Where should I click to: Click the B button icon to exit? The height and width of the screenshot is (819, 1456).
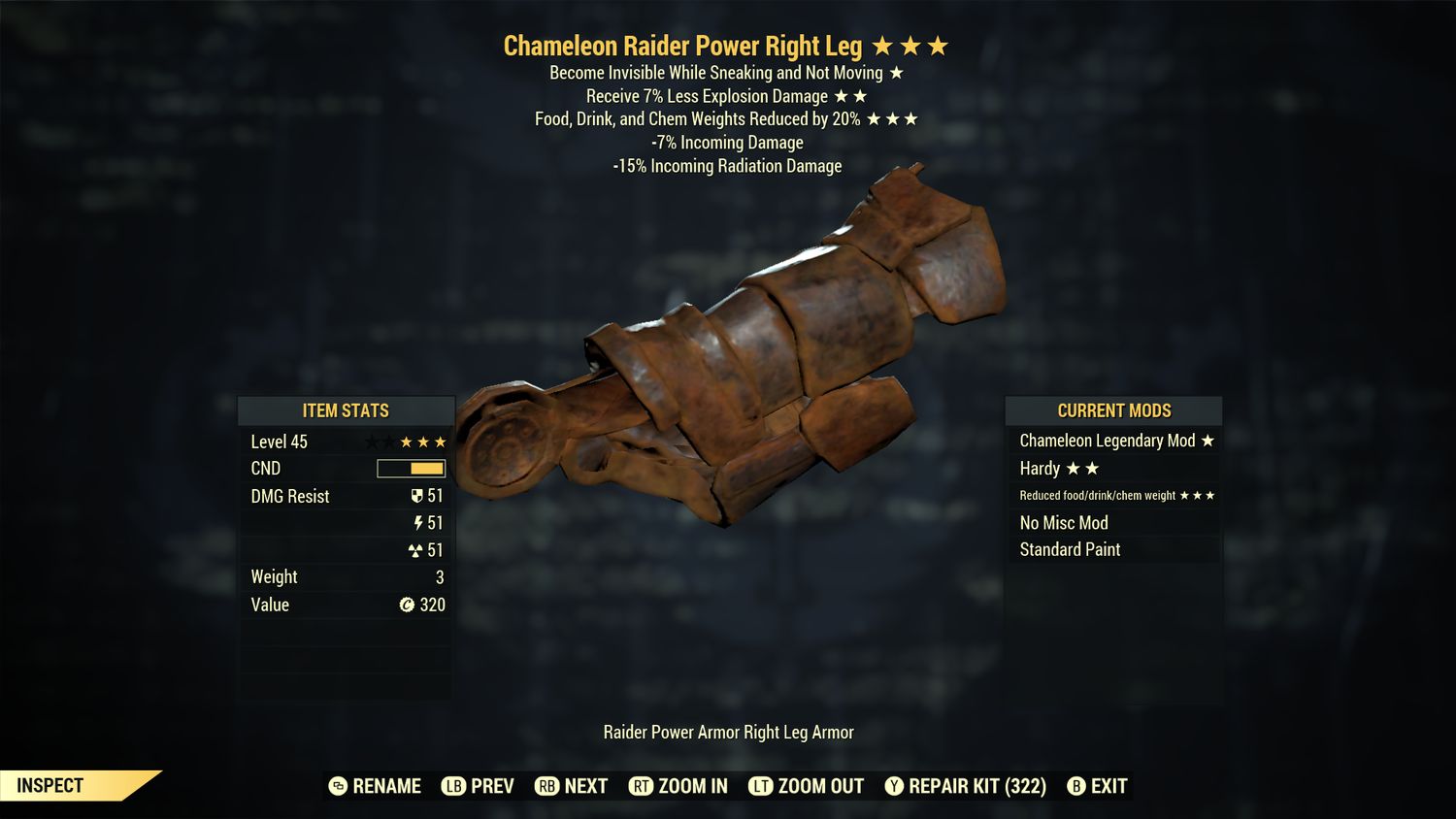tap(1075, 786)
